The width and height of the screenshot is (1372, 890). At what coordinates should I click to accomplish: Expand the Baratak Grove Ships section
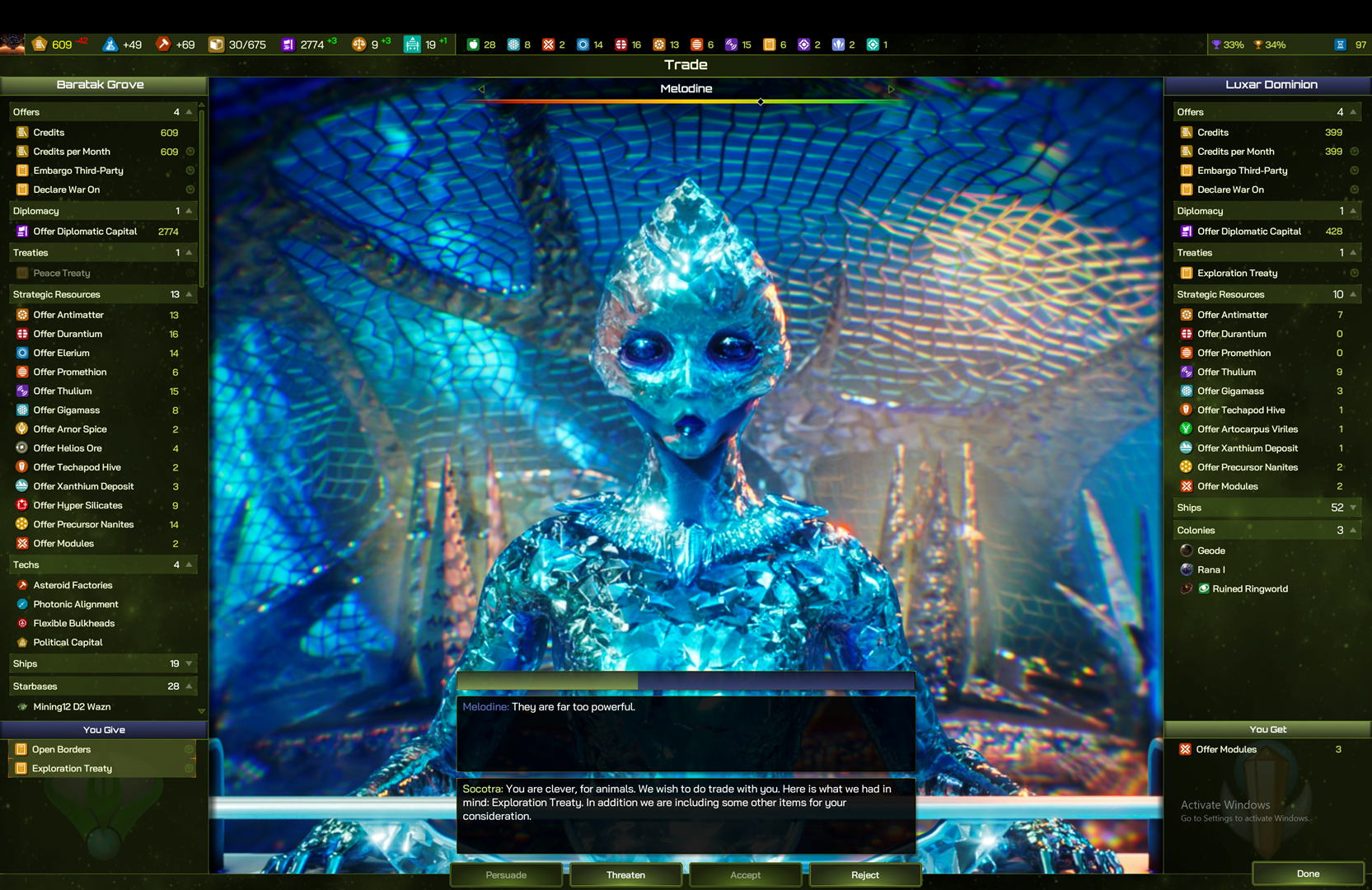[189, 663]
